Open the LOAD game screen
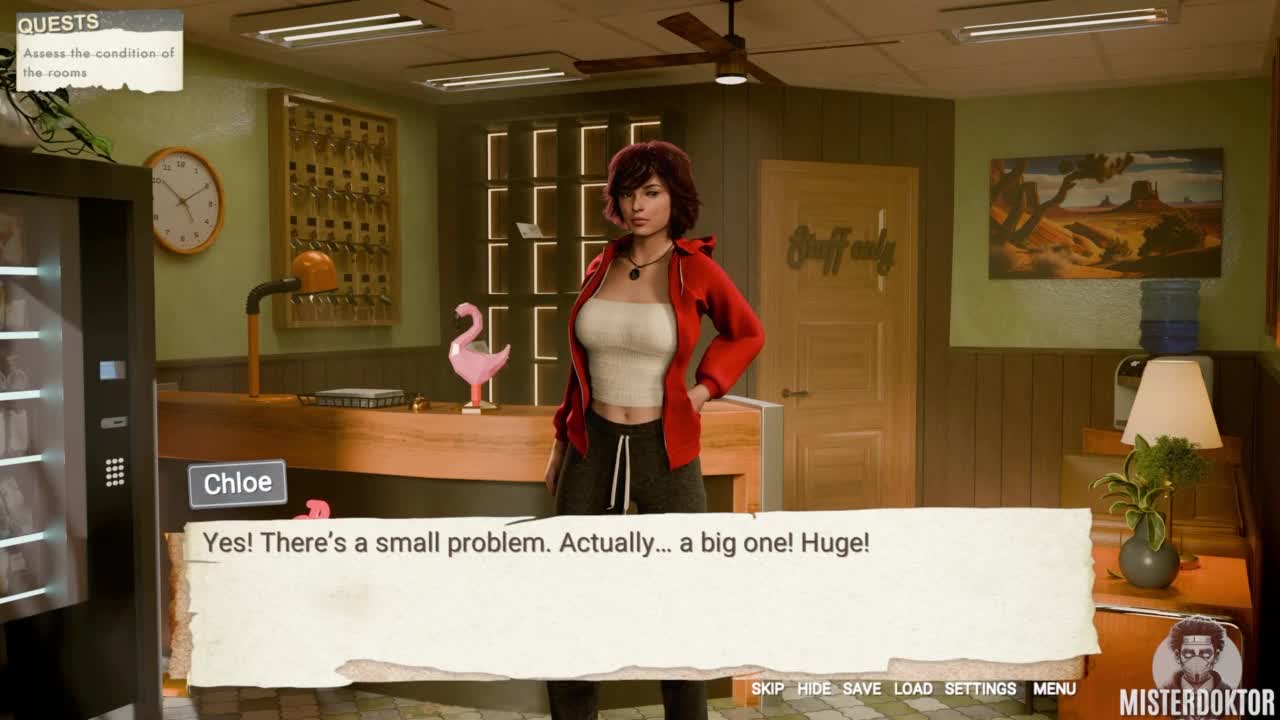 (x=912, y=689)
